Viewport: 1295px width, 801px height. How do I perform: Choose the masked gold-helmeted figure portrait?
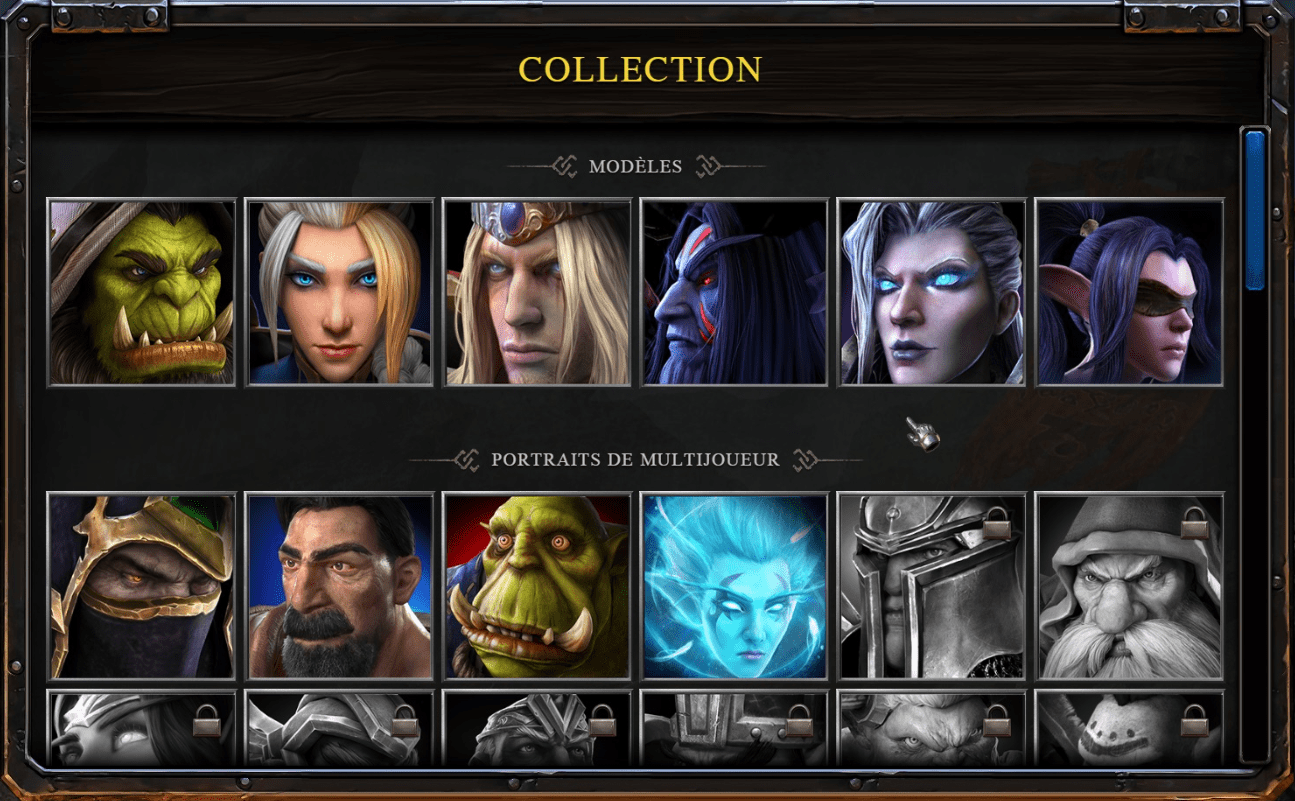[x=141, y=586]
